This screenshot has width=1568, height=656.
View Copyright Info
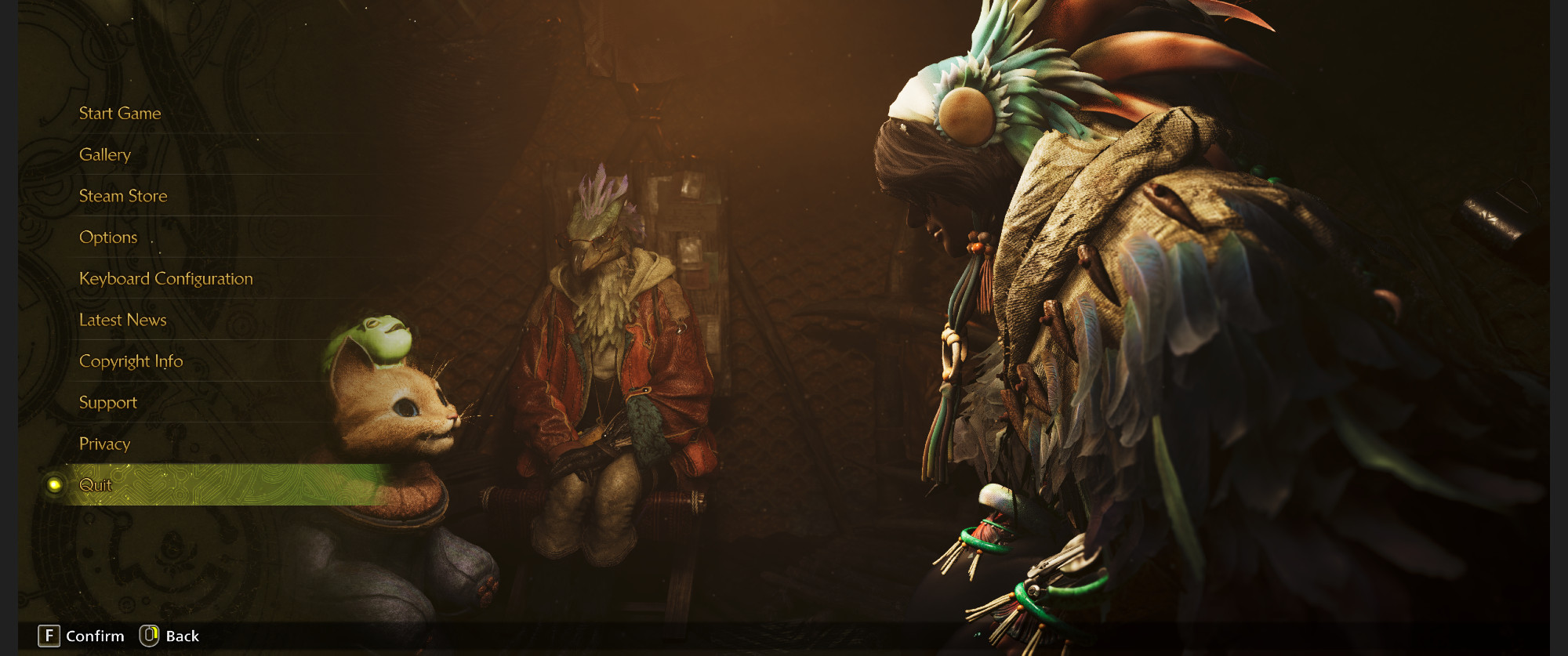pos(131,361)
